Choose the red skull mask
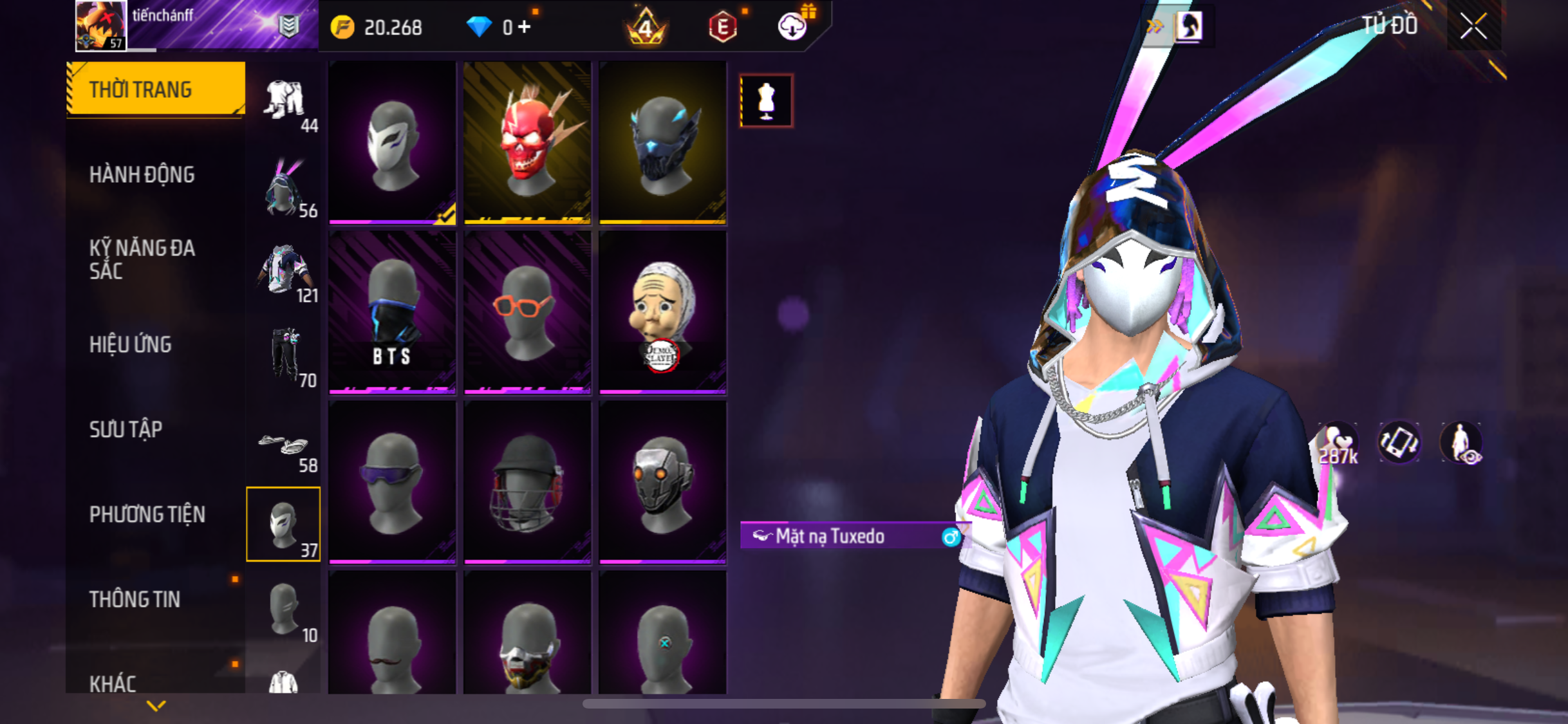The height and width of the screenshot is (724, 1568). point(527,143)
